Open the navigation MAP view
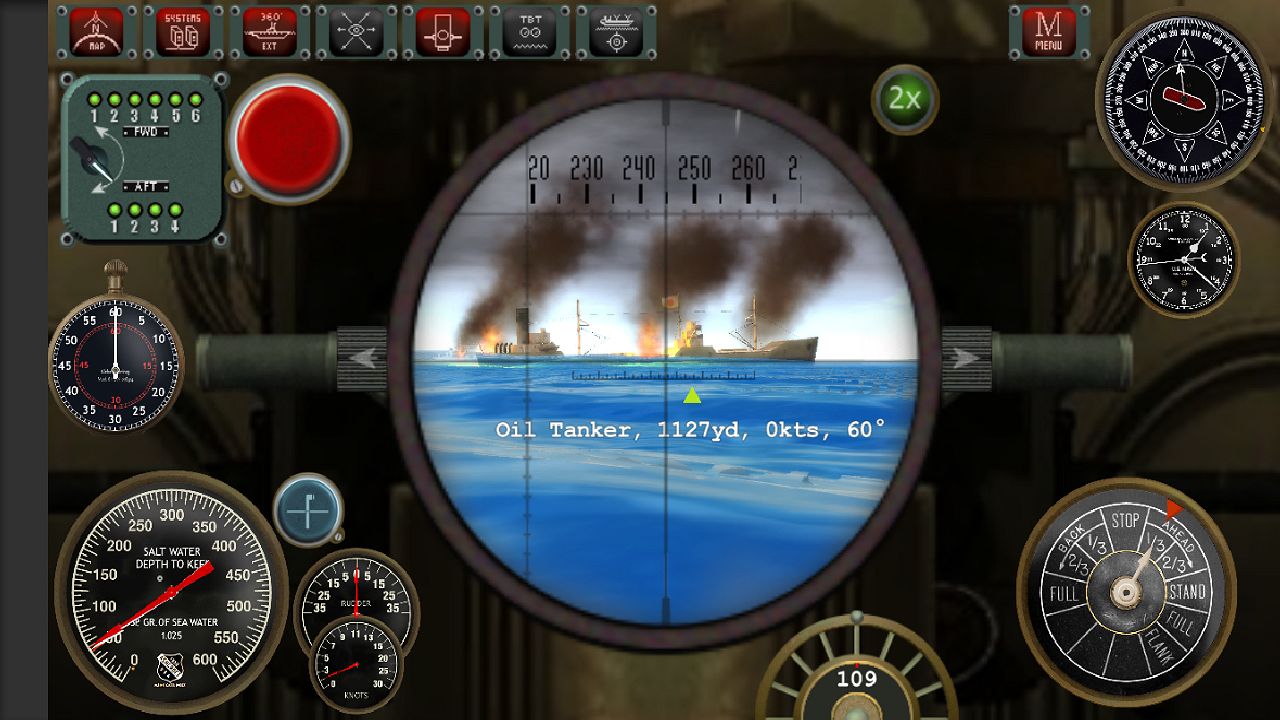1280x720 pixels. (x=95, y=30)
